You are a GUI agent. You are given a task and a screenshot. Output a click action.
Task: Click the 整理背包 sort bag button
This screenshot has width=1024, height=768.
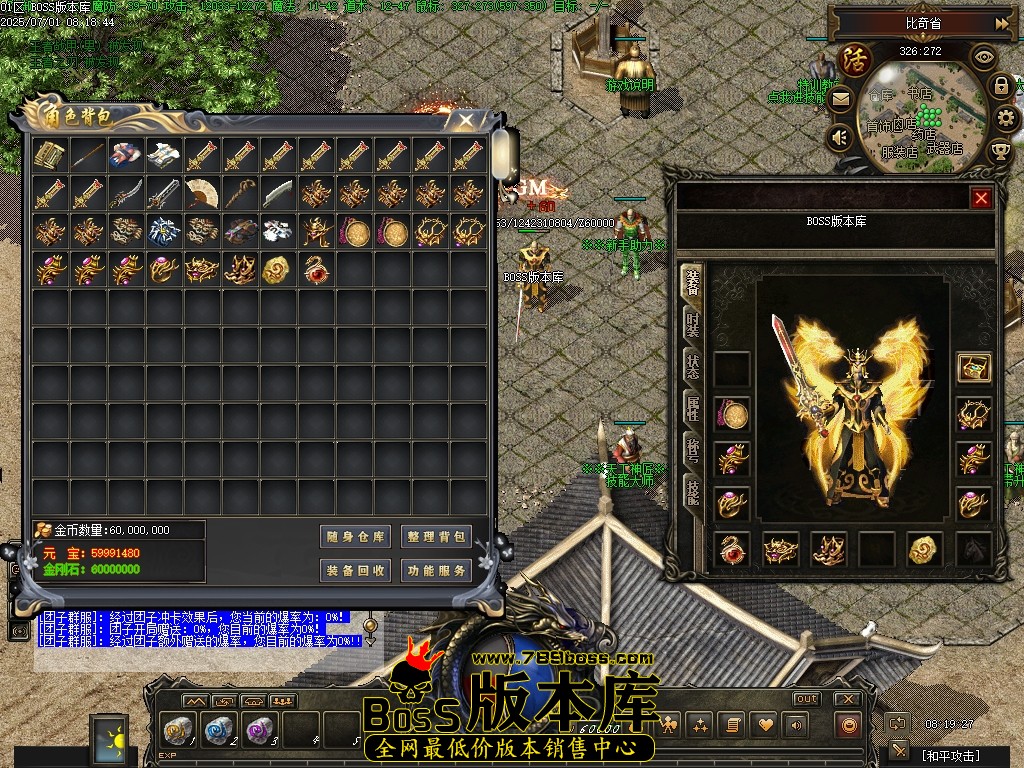coord(436,537)
